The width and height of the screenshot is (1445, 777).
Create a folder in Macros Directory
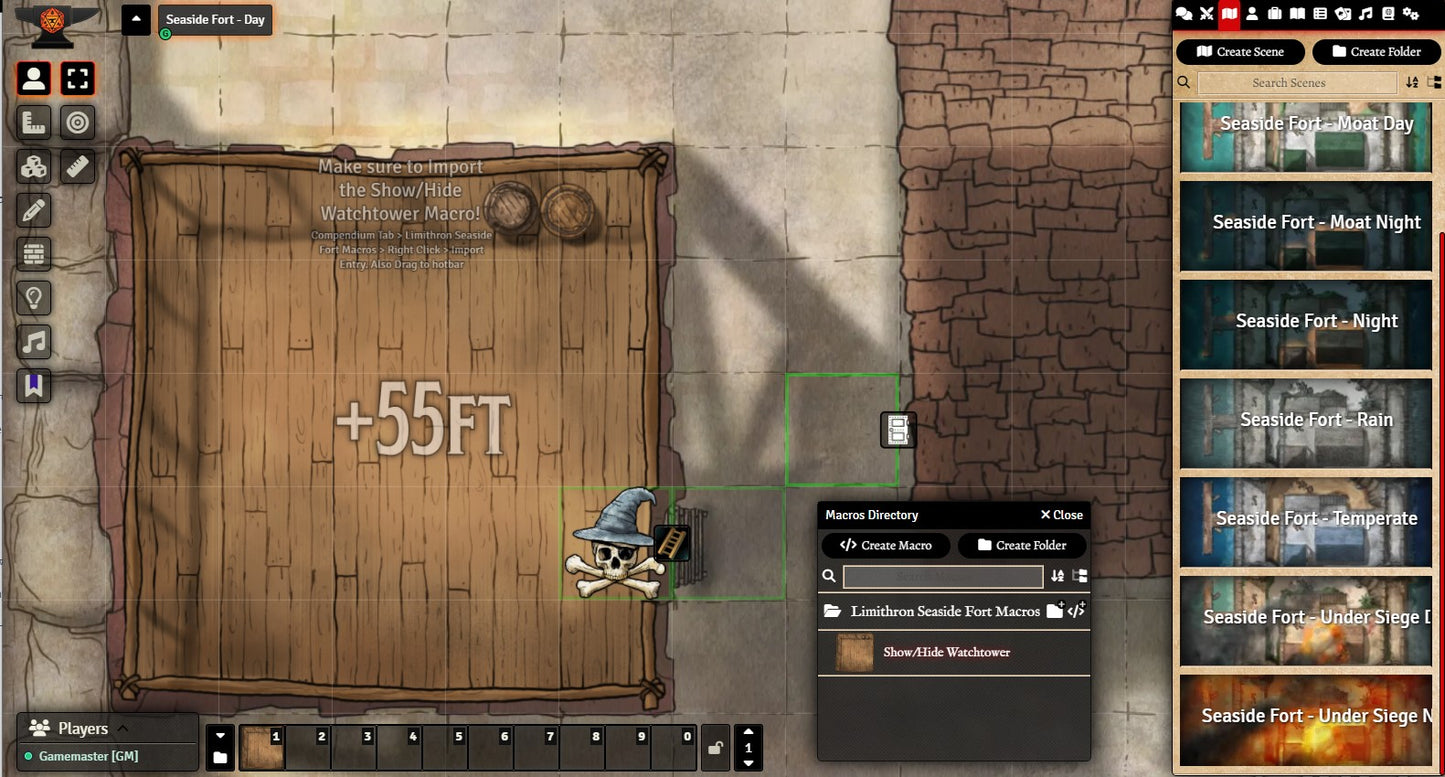pos(1021,545)
